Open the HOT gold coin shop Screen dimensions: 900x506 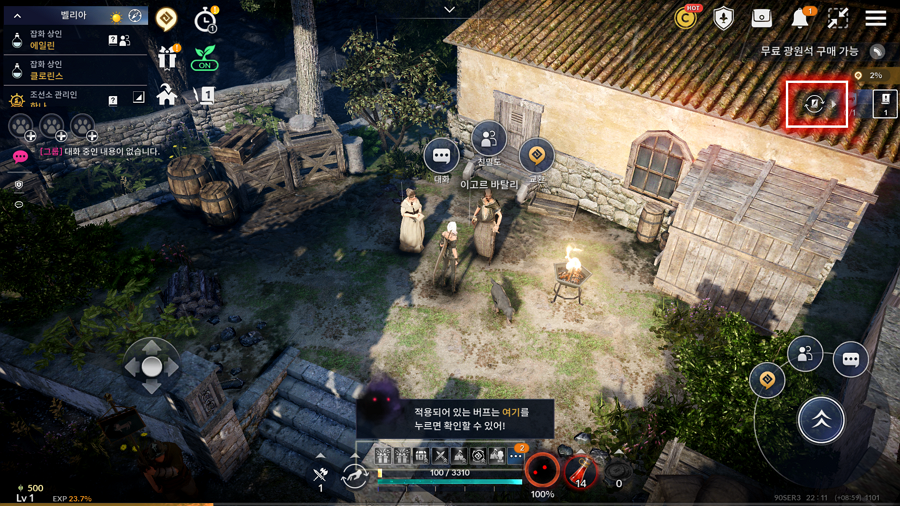[x=686, y=18]
